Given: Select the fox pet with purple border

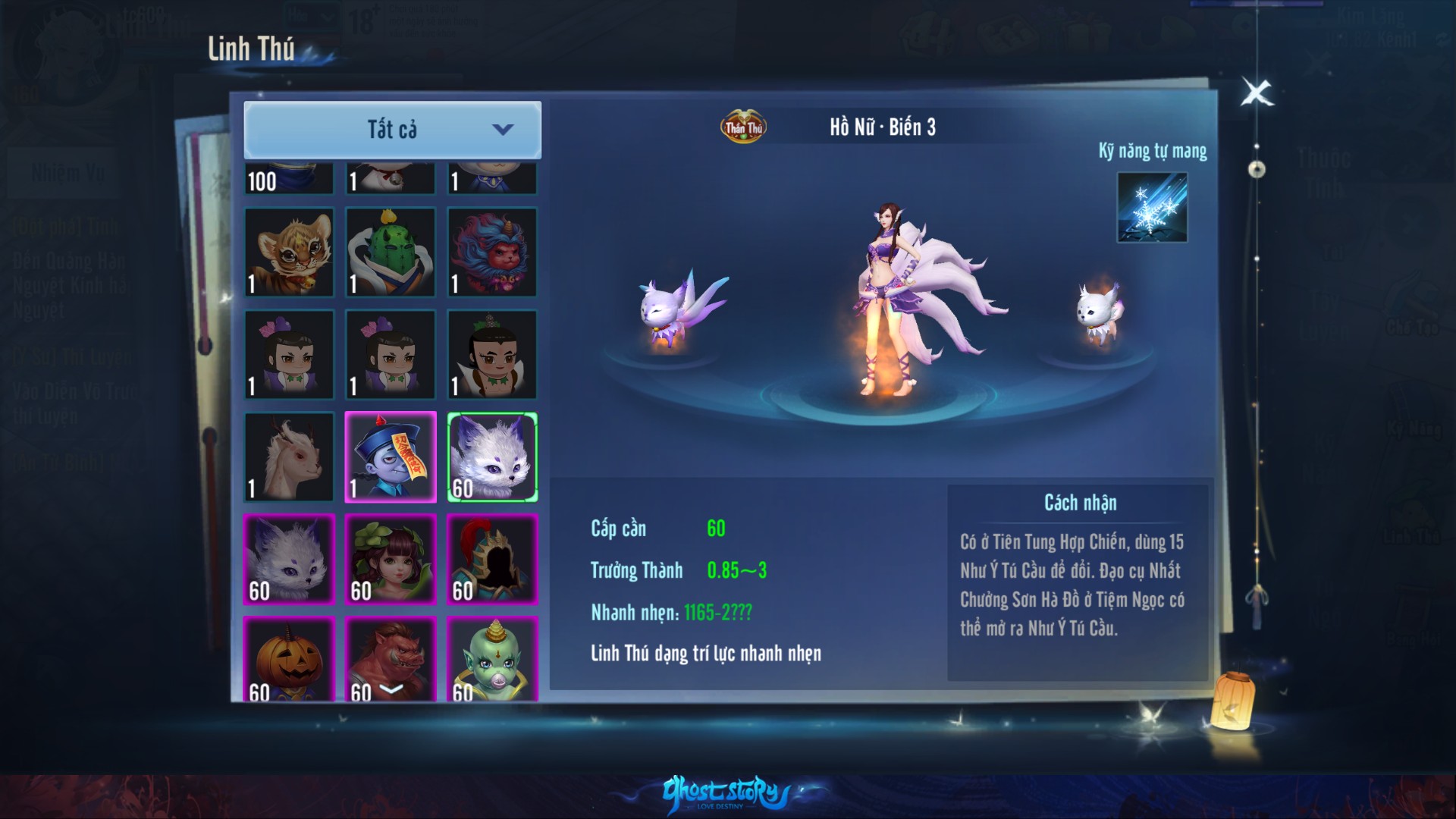Looking at the screenshot, I should pos(289,559).
